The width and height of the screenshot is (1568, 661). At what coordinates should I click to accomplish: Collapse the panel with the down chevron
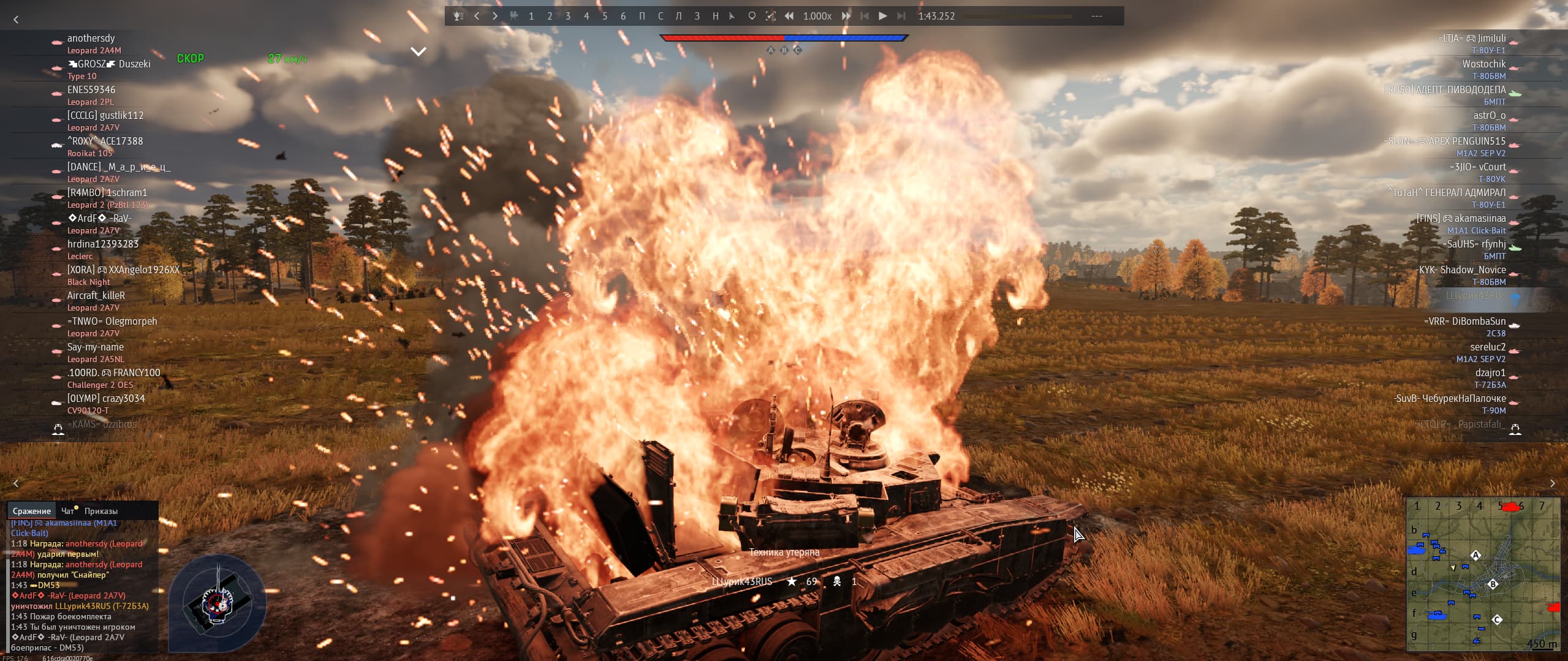pos(419,52)
